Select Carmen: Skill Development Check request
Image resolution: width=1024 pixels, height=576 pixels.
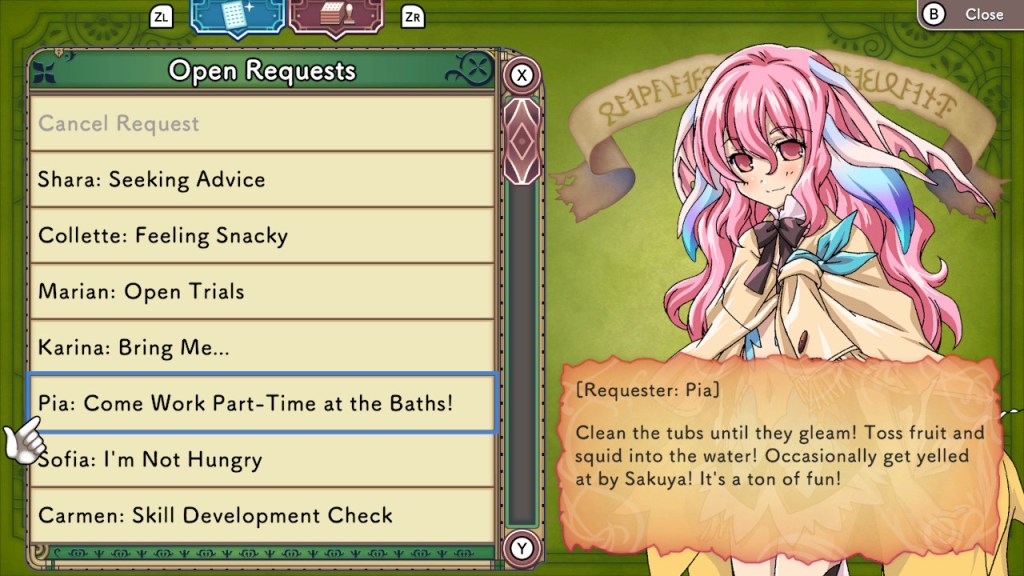[x=262, y=516]
